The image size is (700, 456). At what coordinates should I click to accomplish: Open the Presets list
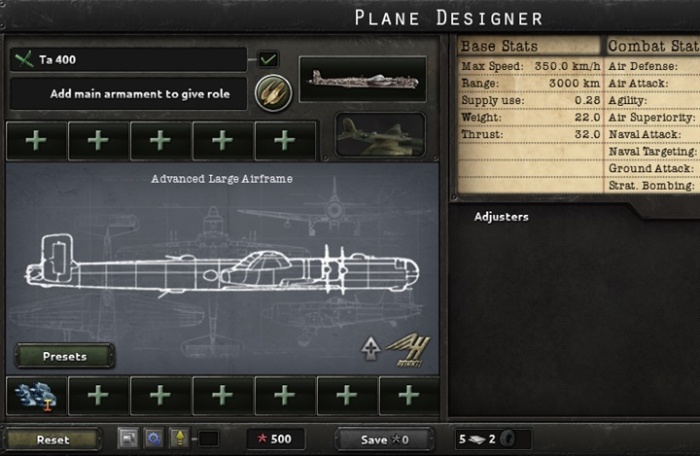(x=65, y=356)
